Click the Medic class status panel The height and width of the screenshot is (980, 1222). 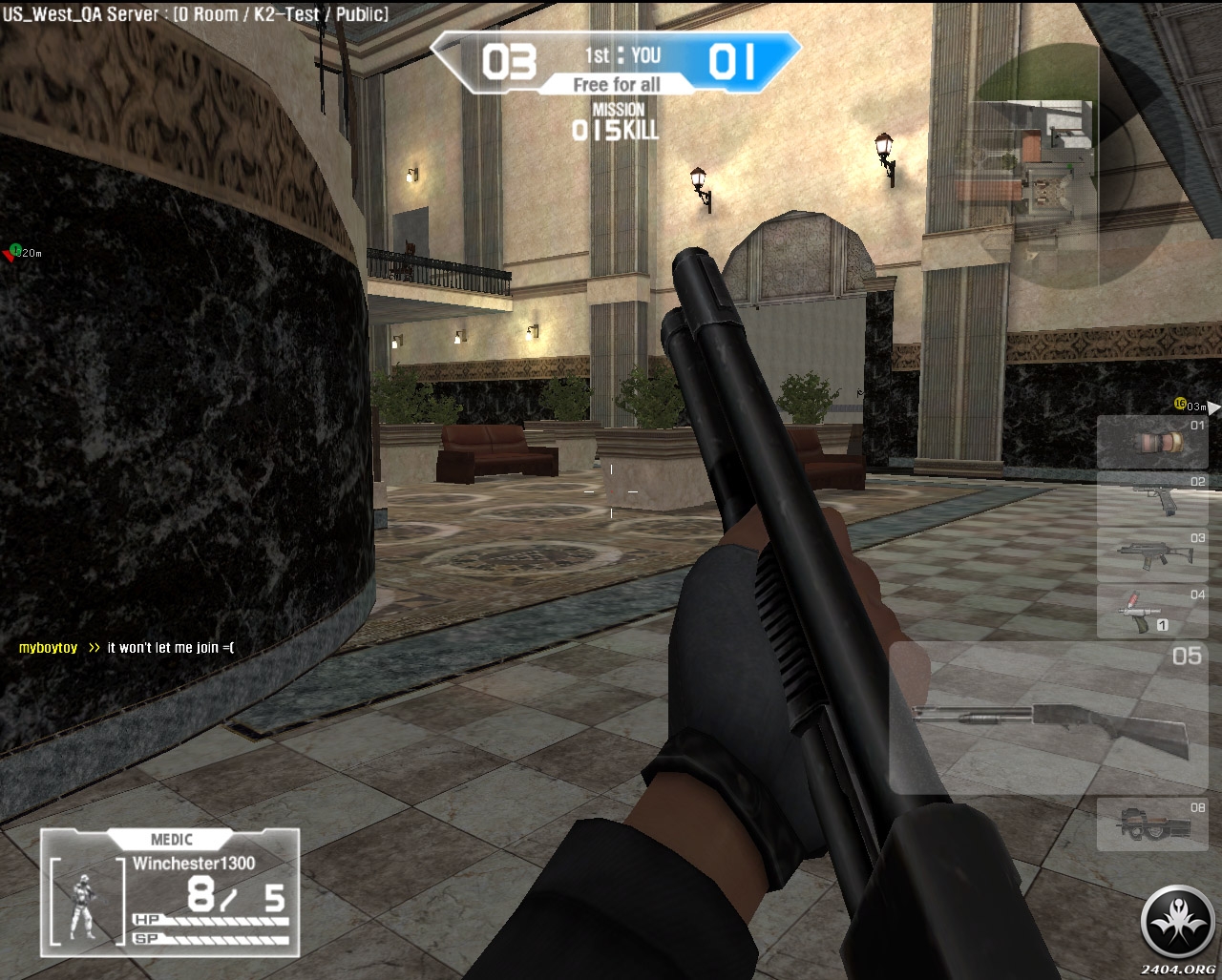[170, 891]
